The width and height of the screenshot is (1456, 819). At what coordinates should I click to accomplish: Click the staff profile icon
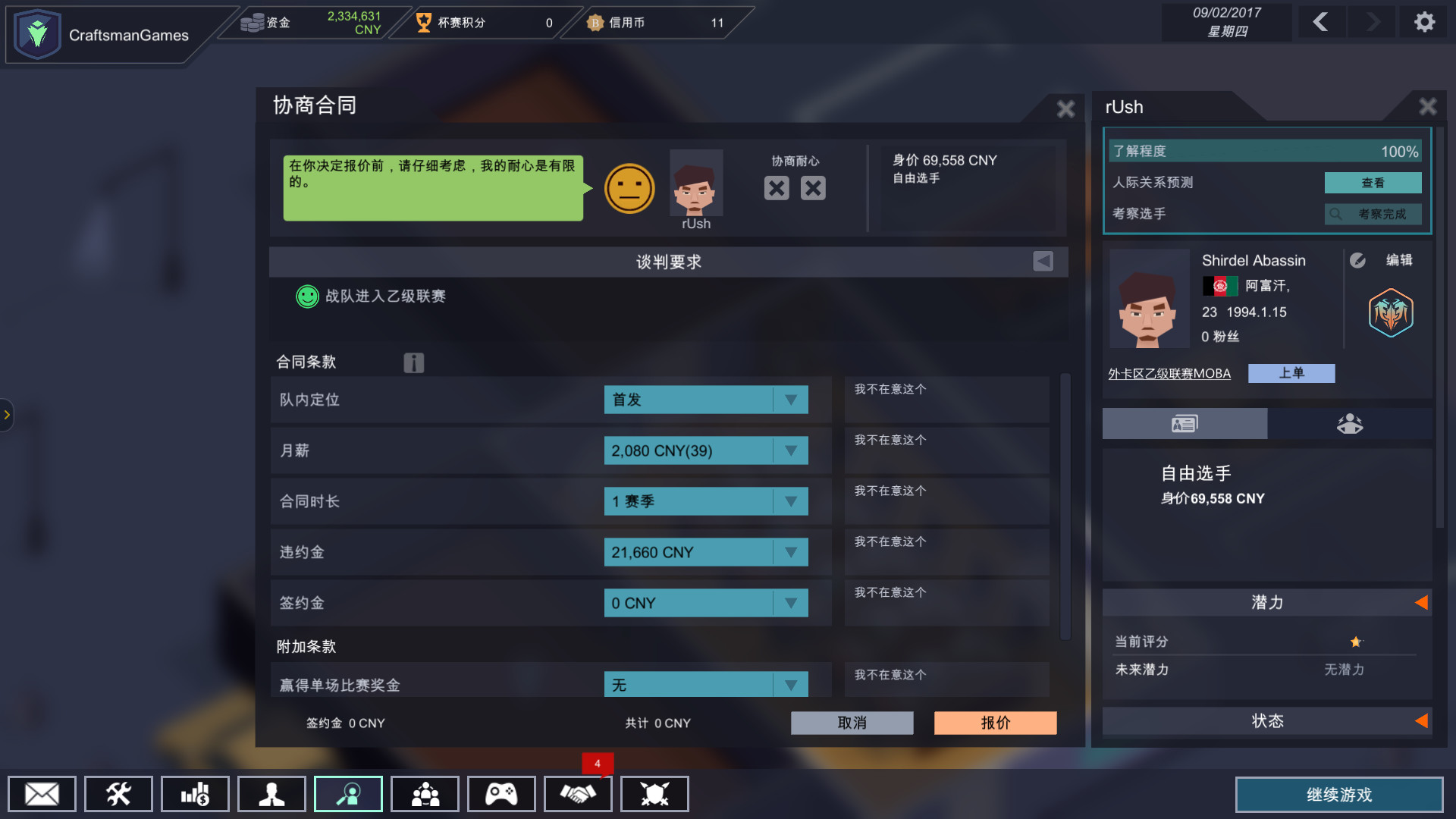(x=271, y=794)
